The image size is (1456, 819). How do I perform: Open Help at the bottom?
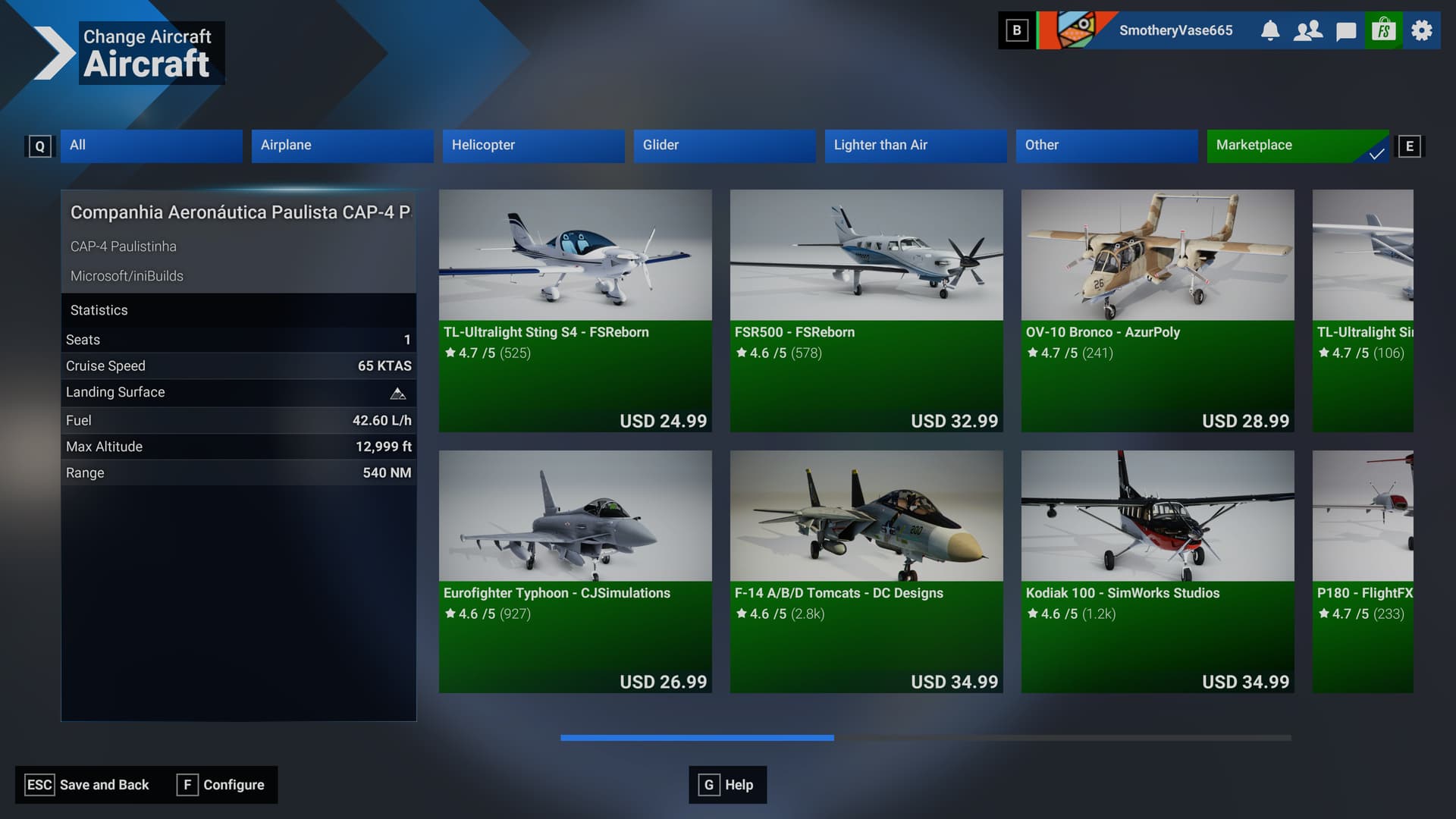(x=727, y=785)
